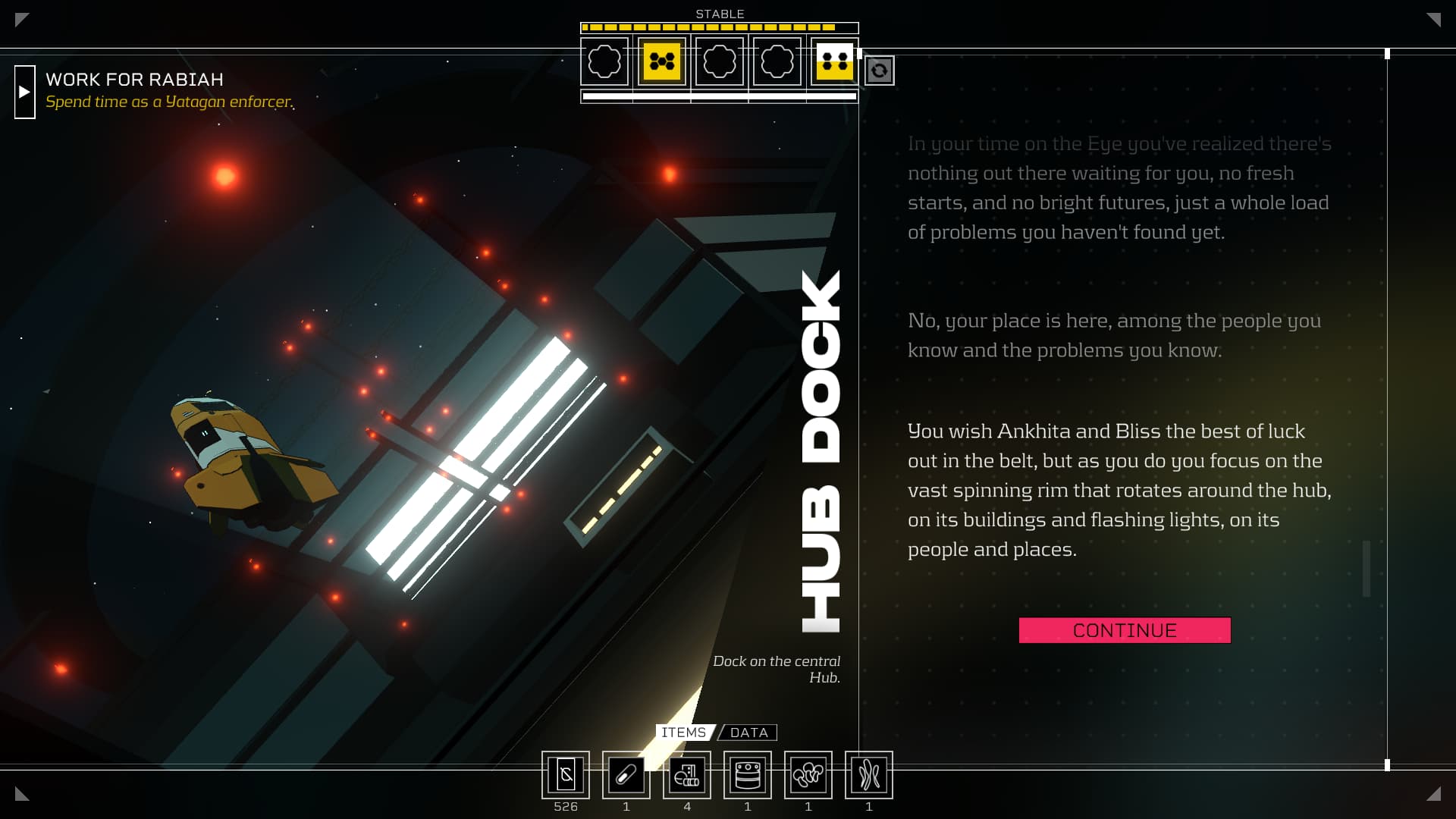Screen dimensions: 1456x819
Task: Select the yellow five-pip die
Action: (662, 61)
